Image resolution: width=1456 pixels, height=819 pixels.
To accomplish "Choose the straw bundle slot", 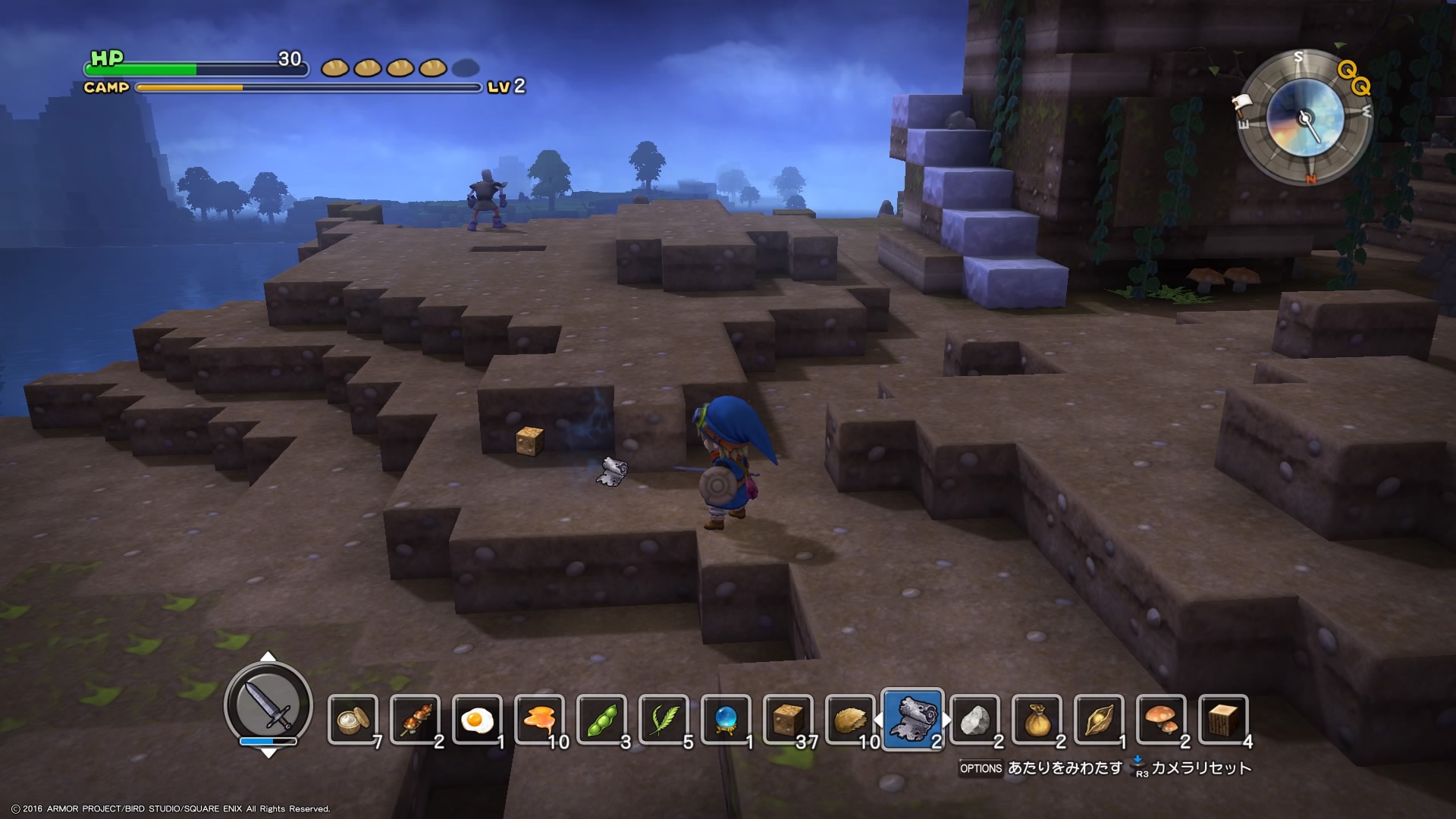I will pos(850,720).
